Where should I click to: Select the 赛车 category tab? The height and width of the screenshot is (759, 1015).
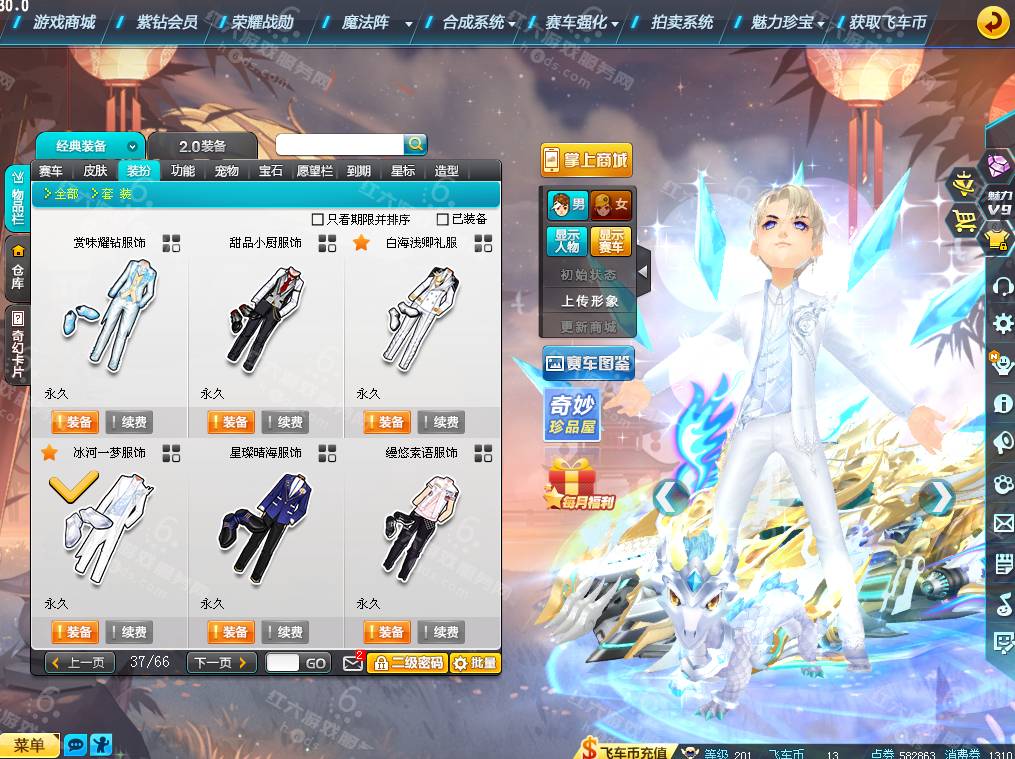[51, 171]
